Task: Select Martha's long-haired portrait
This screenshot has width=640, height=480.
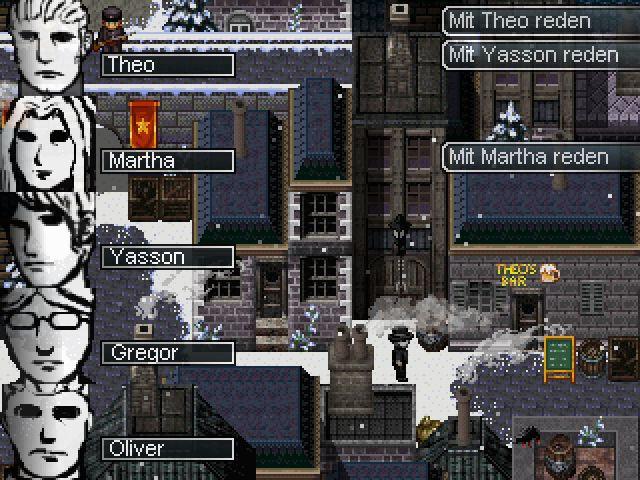Action: pyautogui.click(x=46, y=144)
